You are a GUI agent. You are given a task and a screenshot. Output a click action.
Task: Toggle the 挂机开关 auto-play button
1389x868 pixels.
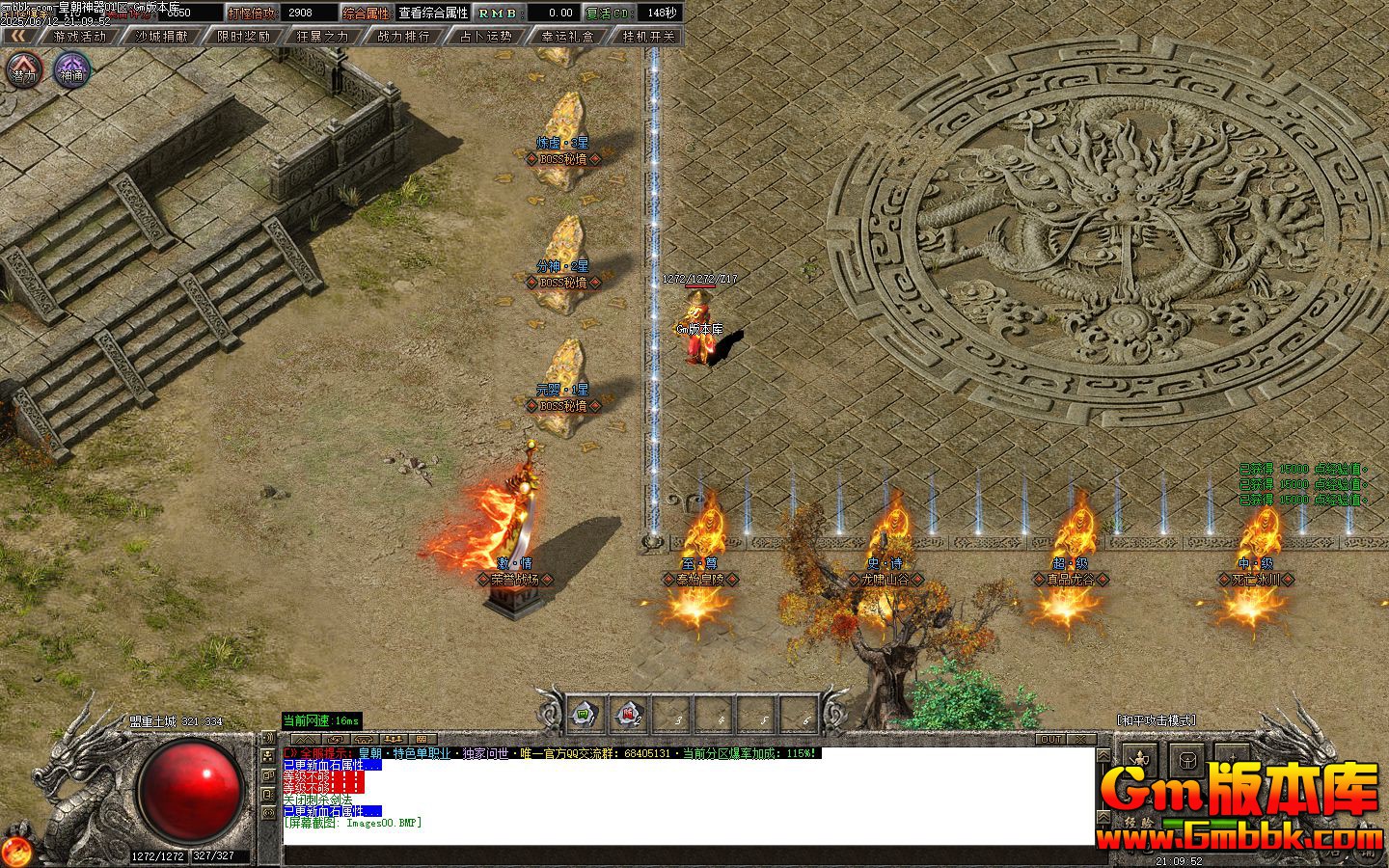(649, 37)
